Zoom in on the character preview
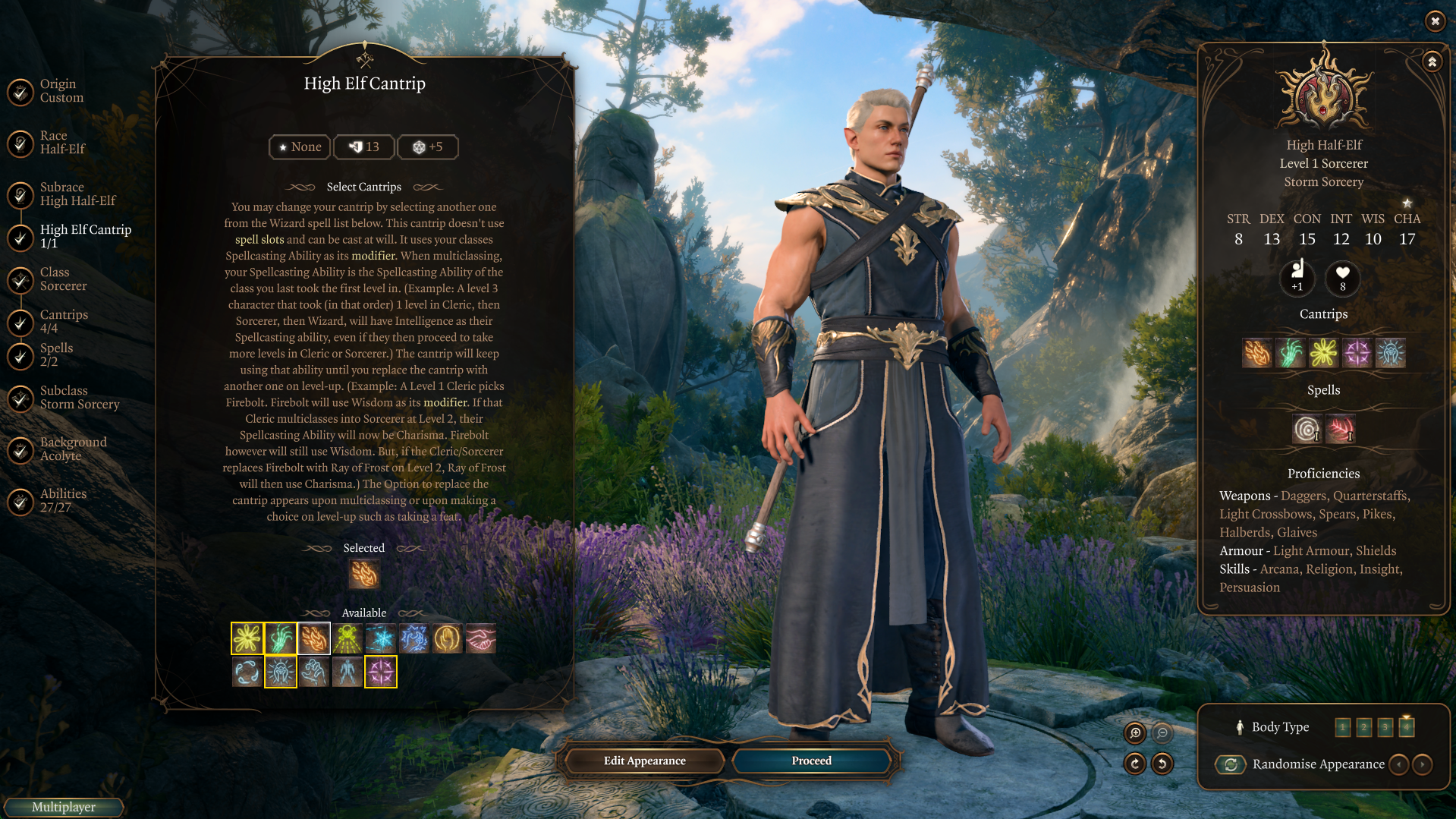 (x=1135, y=732)
